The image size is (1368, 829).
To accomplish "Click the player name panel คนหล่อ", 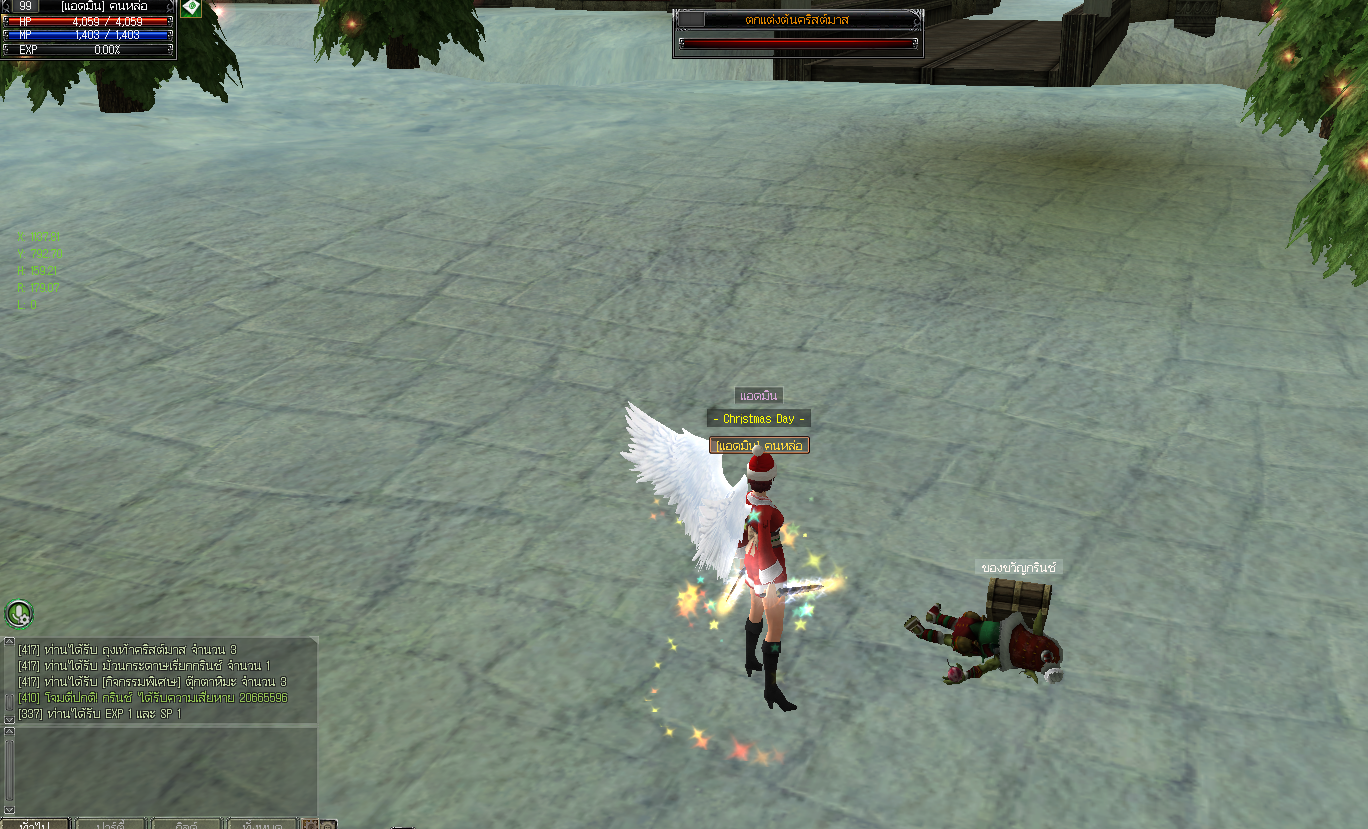I will 96,6.
